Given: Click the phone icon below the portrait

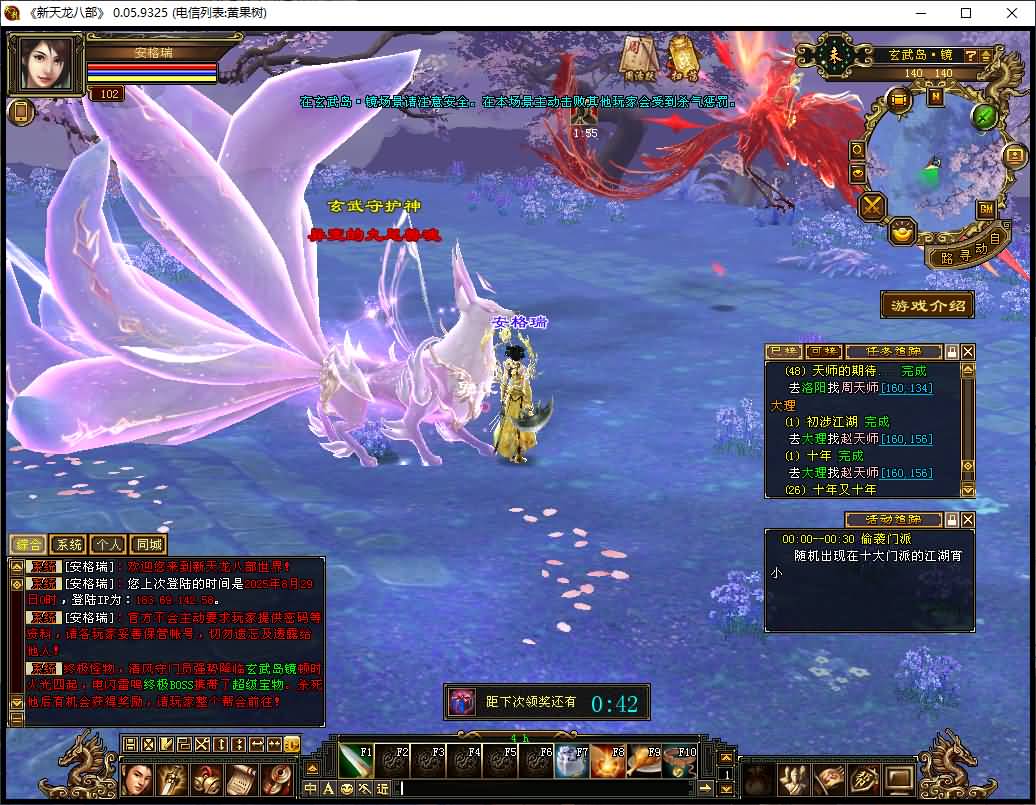Looking at the screenshot, I should [20, 112].
